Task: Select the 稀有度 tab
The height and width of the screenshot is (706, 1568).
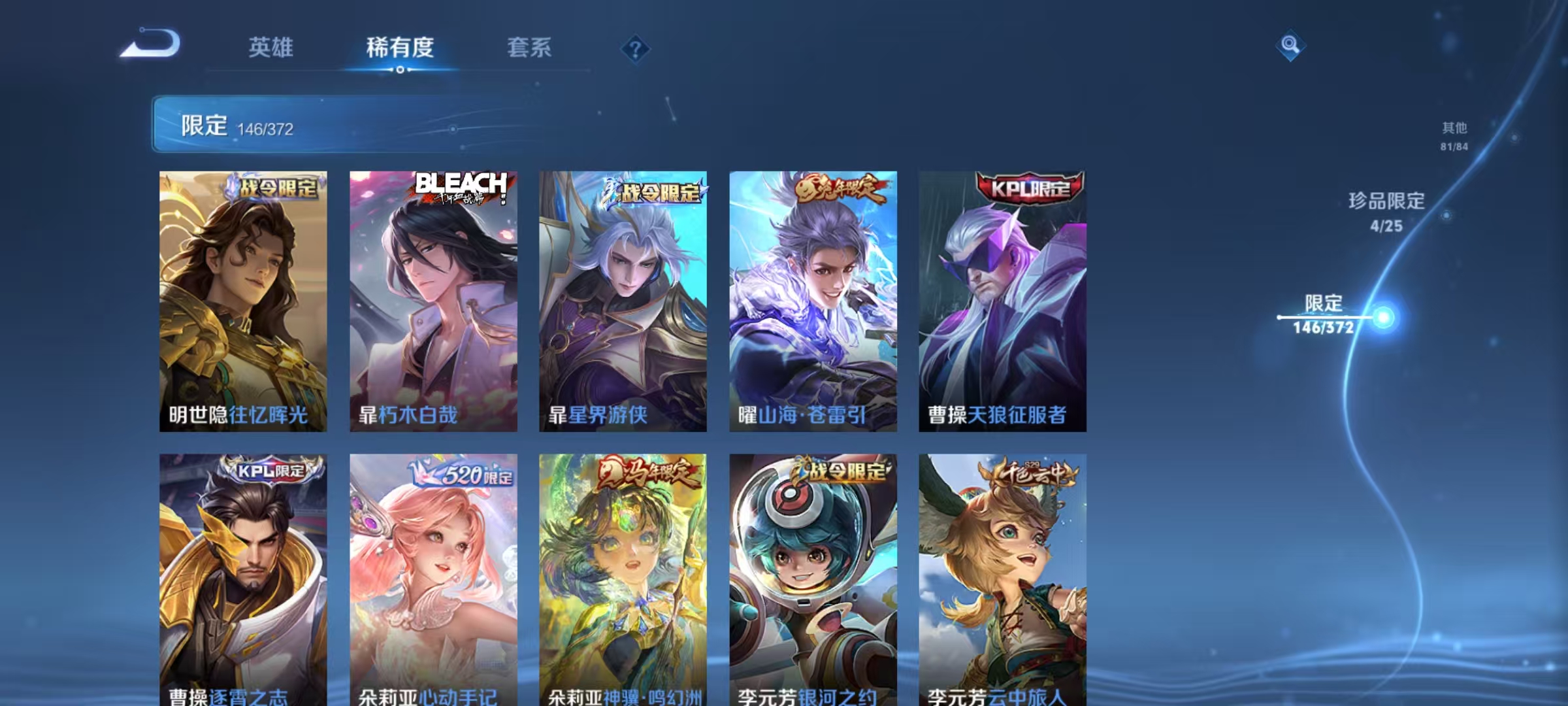Action: tap(400, 48)
